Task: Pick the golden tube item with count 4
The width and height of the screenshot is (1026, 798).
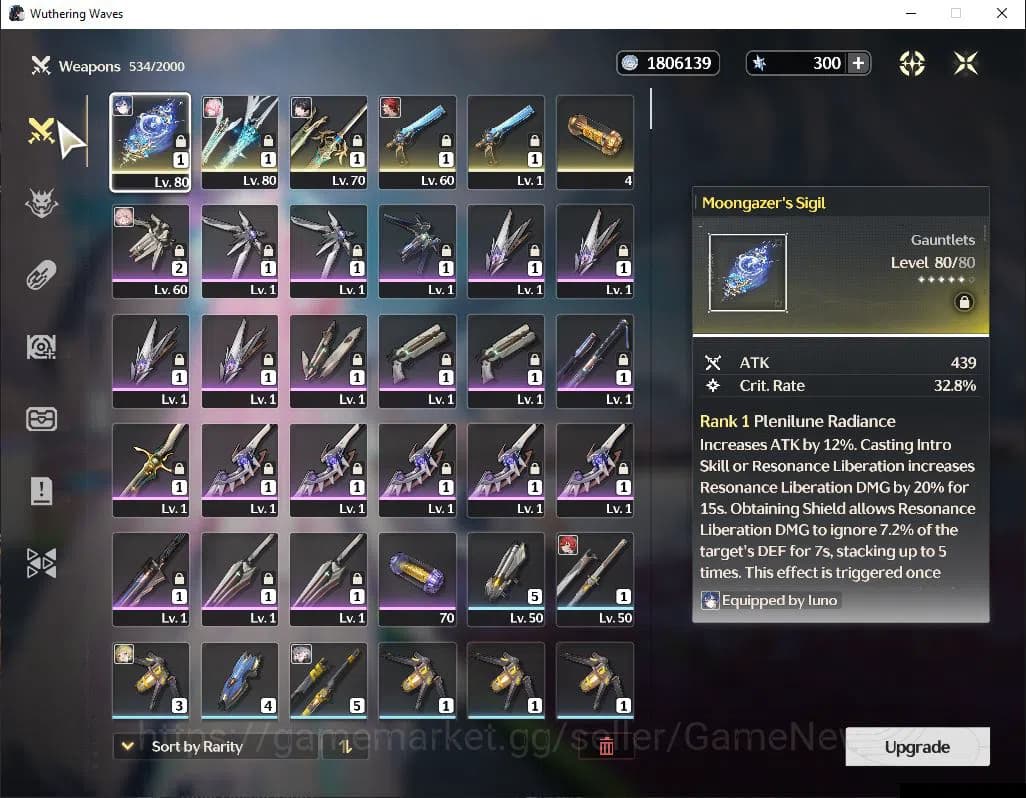Action: (x=595, y=141)
